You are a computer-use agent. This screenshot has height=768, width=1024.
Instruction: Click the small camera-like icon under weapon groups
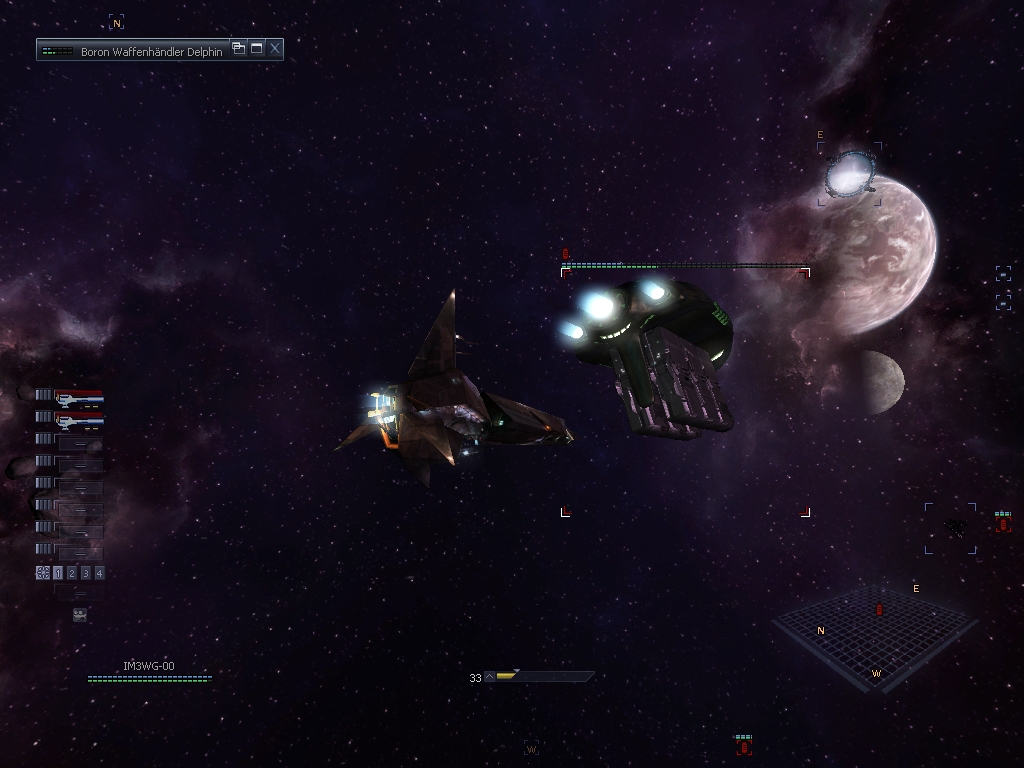tap(80, 615)
